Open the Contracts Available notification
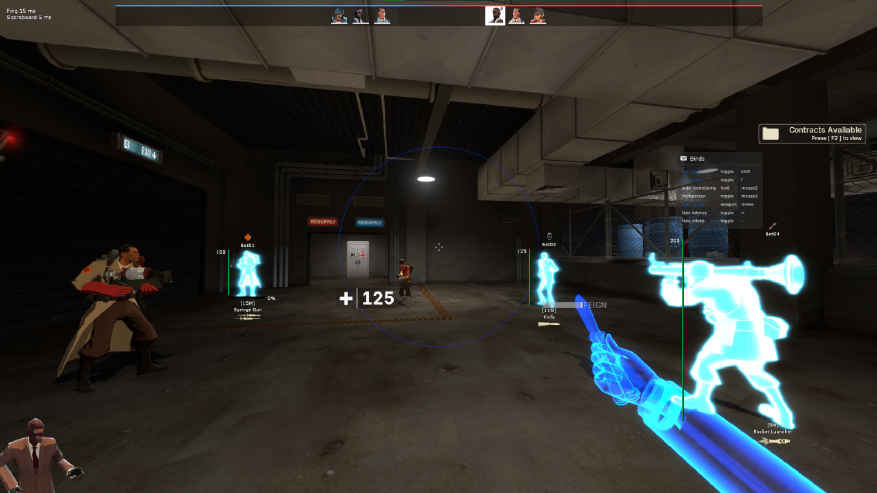Viewport: 877px width, 493px height. (811, 133)
